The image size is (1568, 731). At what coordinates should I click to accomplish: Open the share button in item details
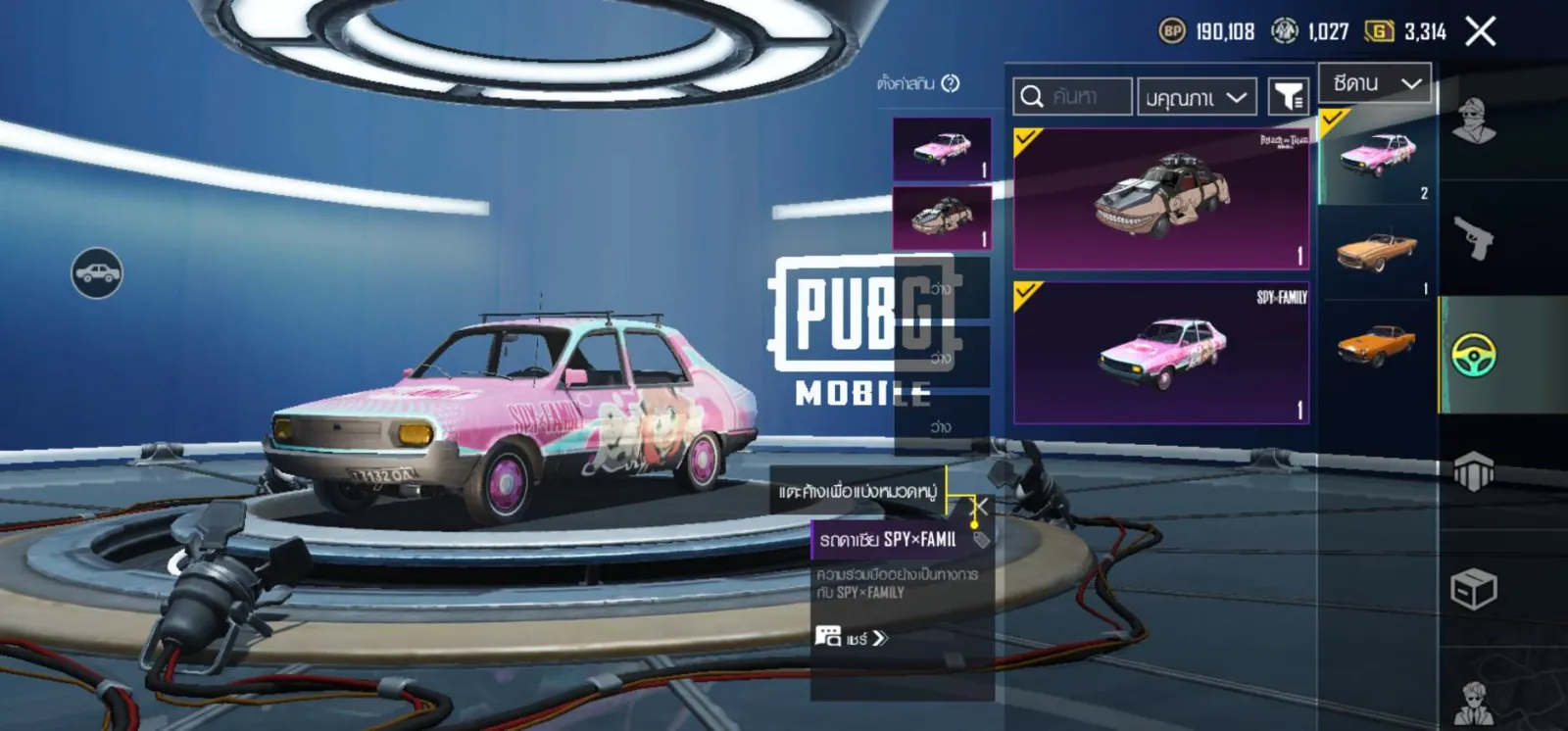[851, 638]
